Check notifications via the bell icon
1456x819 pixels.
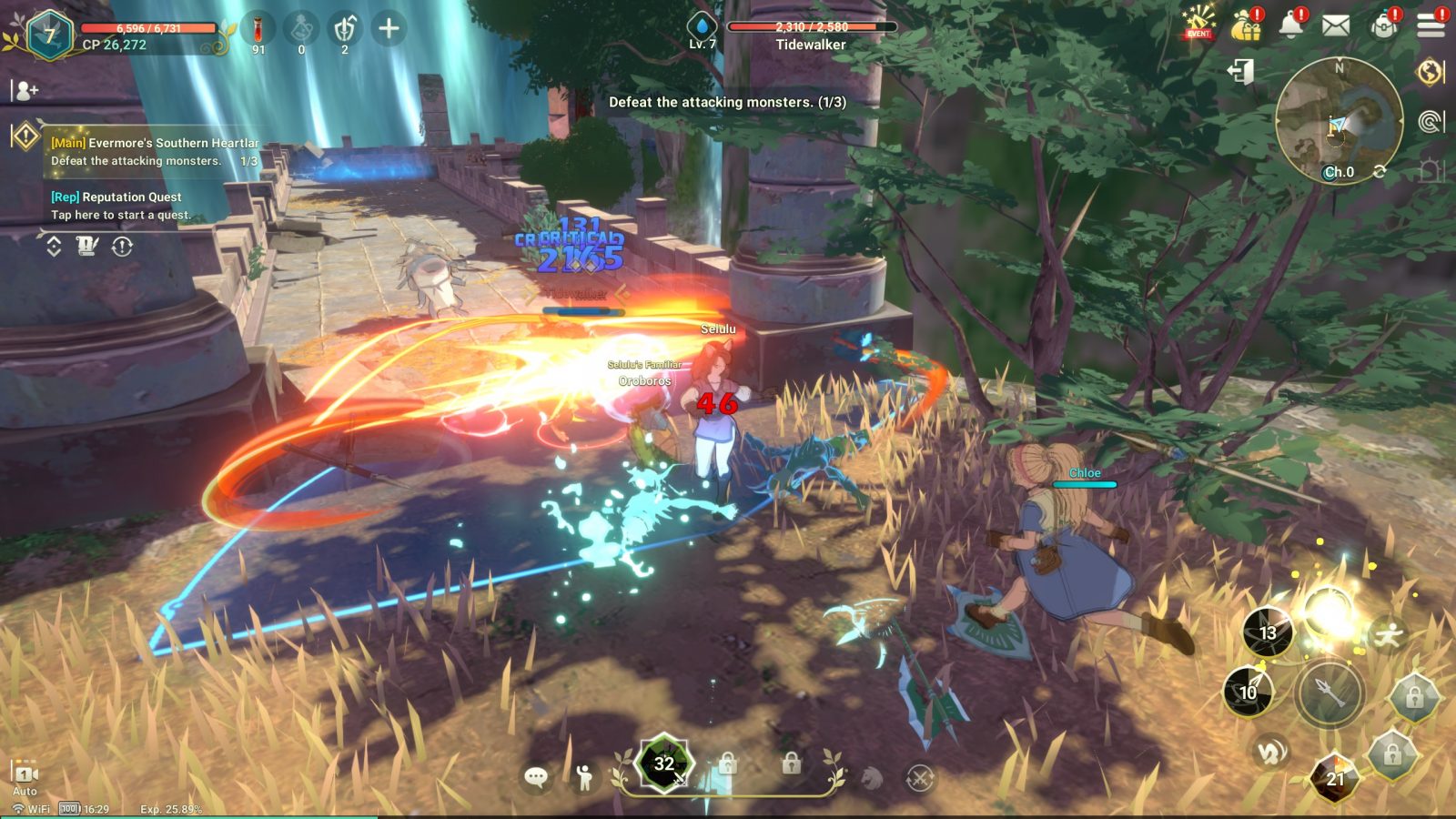pyautogui.click(x=1291, y=25)
